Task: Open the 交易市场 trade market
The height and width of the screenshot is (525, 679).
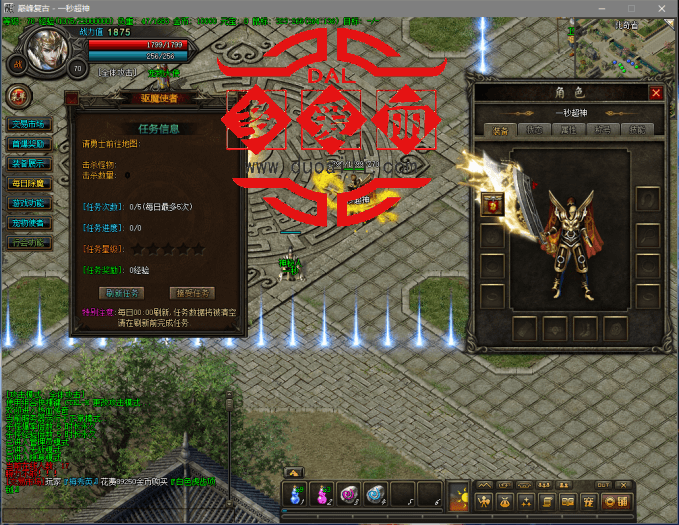Action: [27, 124]
